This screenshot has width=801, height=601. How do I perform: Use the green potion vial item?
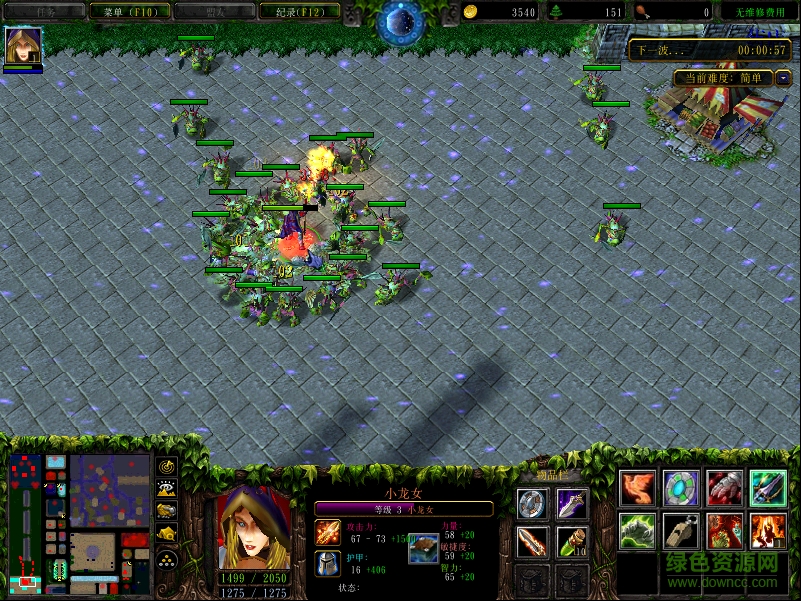[572, 542]
